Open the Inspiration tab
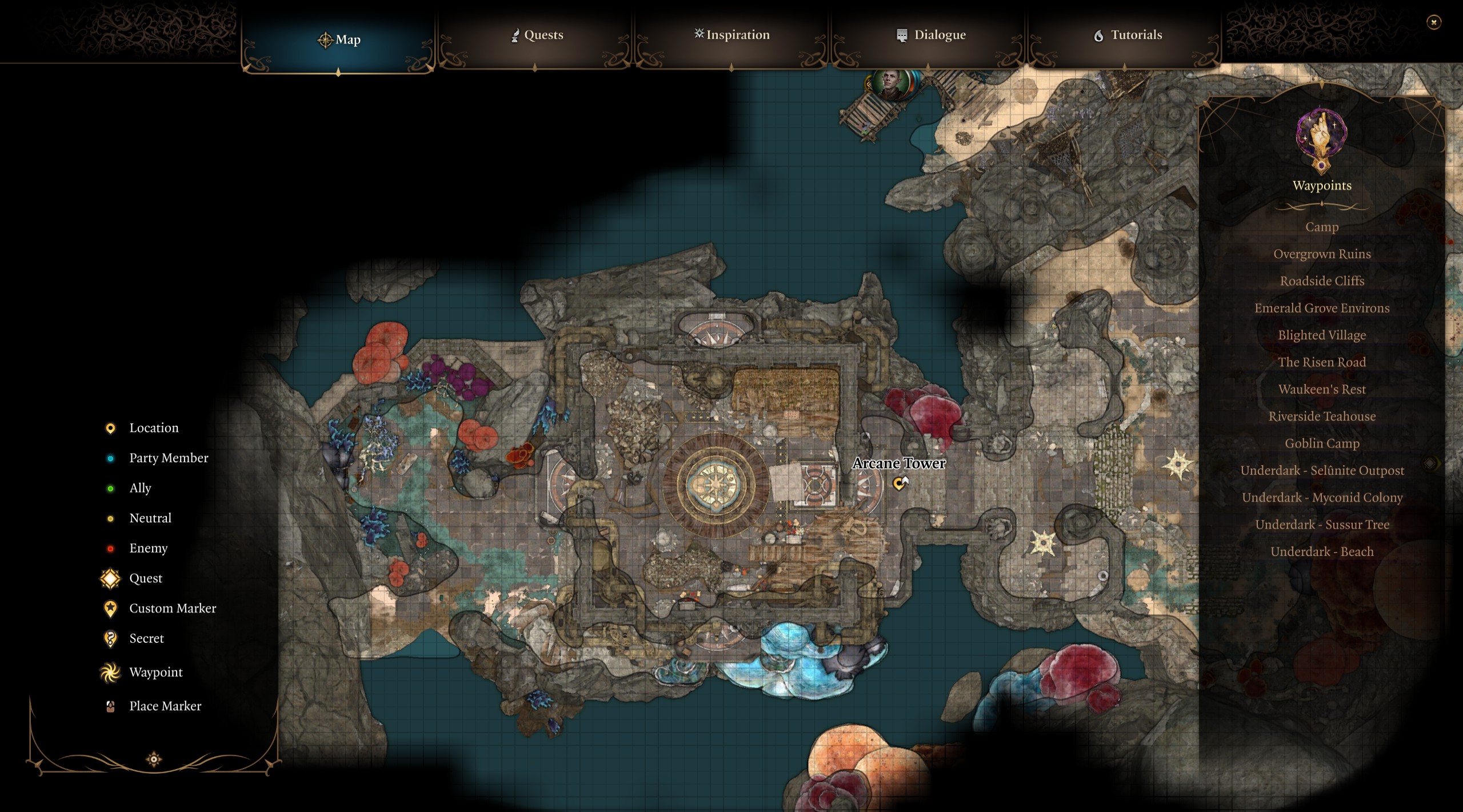The height and width of the screenshot is (812, 1463). pyautogui.click(x=731, y=35)
